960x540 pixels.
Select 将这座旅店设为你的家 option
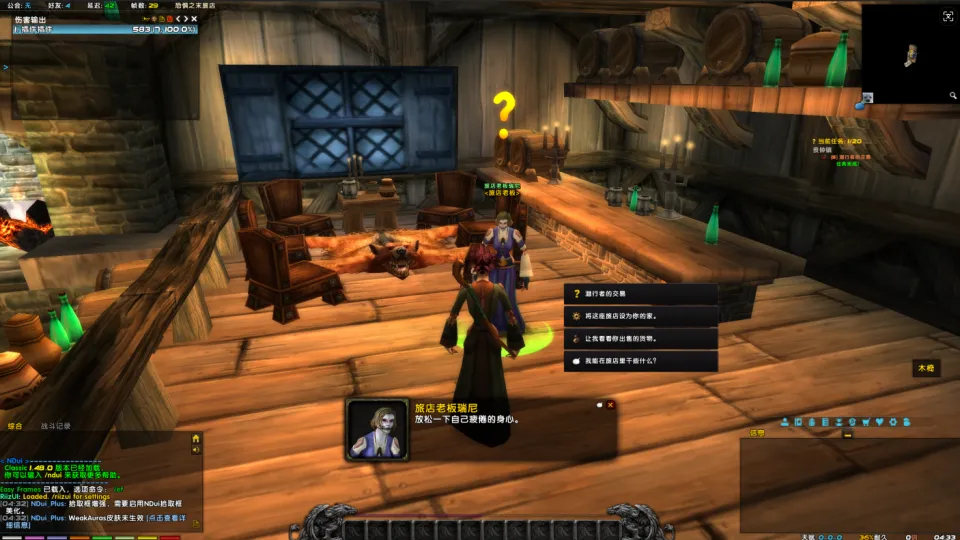pos(640,316)
